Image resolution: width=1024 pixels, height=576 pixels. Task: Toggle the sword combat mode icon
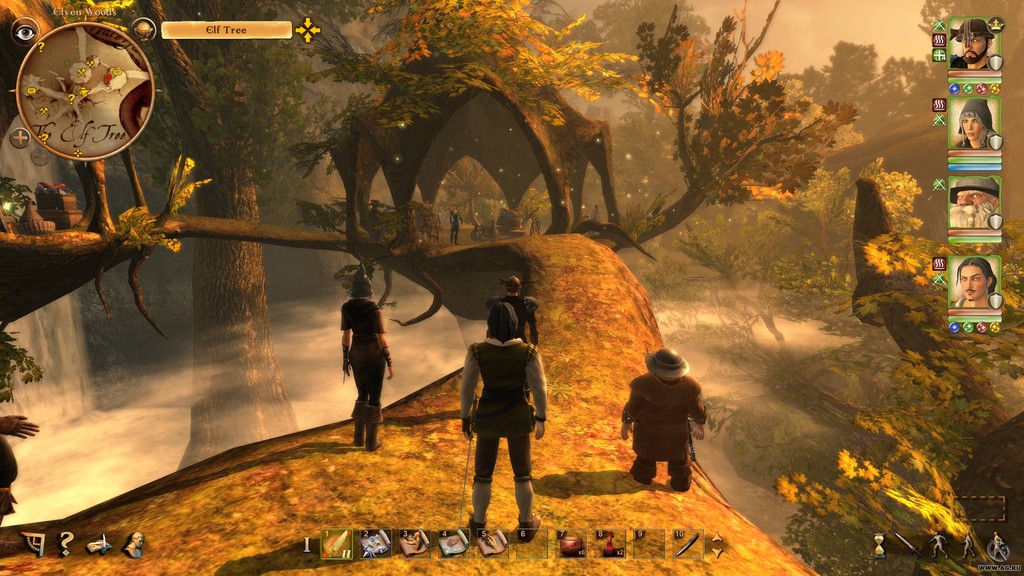click(x=907, y=545)
